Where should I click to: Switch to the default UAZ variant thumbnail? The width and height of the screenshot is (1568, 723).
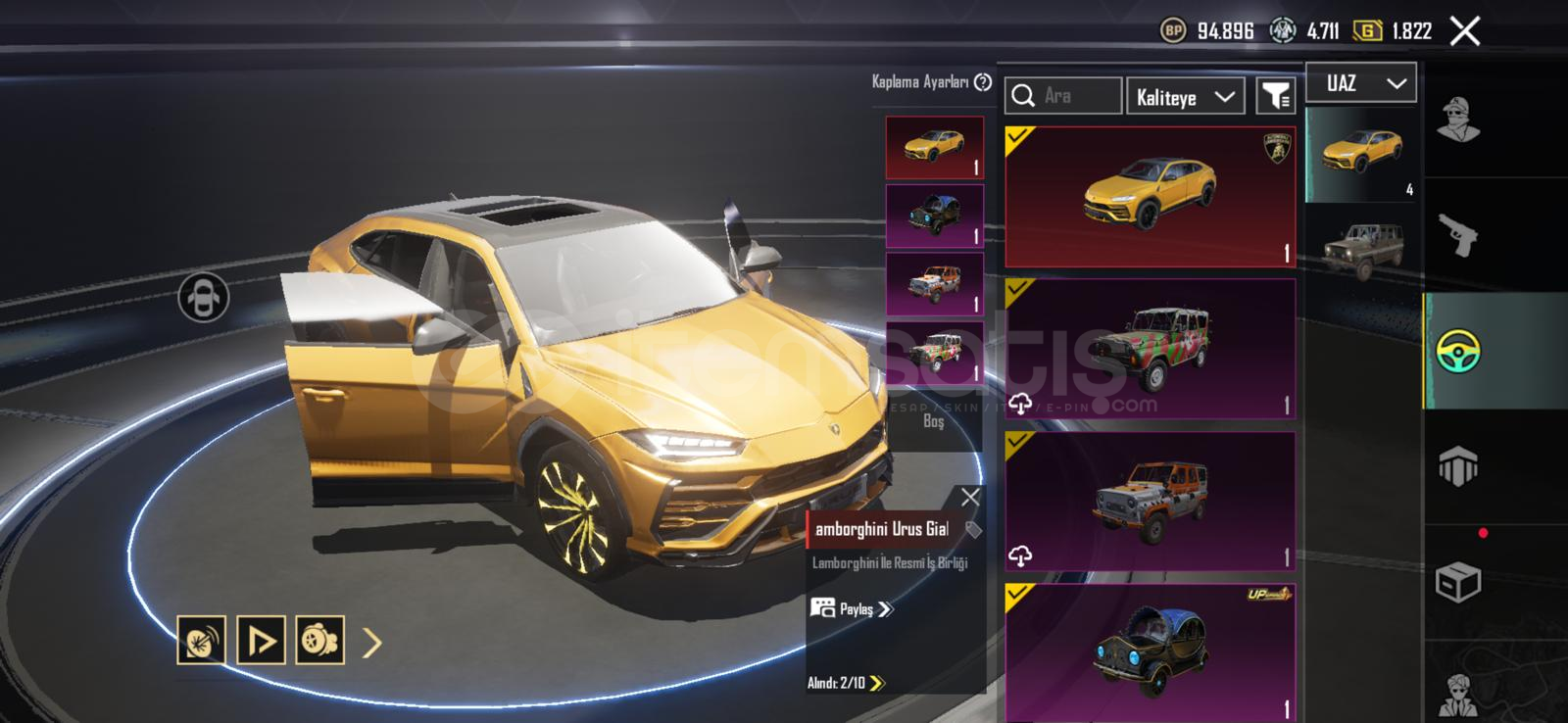tap(1362, 242)
